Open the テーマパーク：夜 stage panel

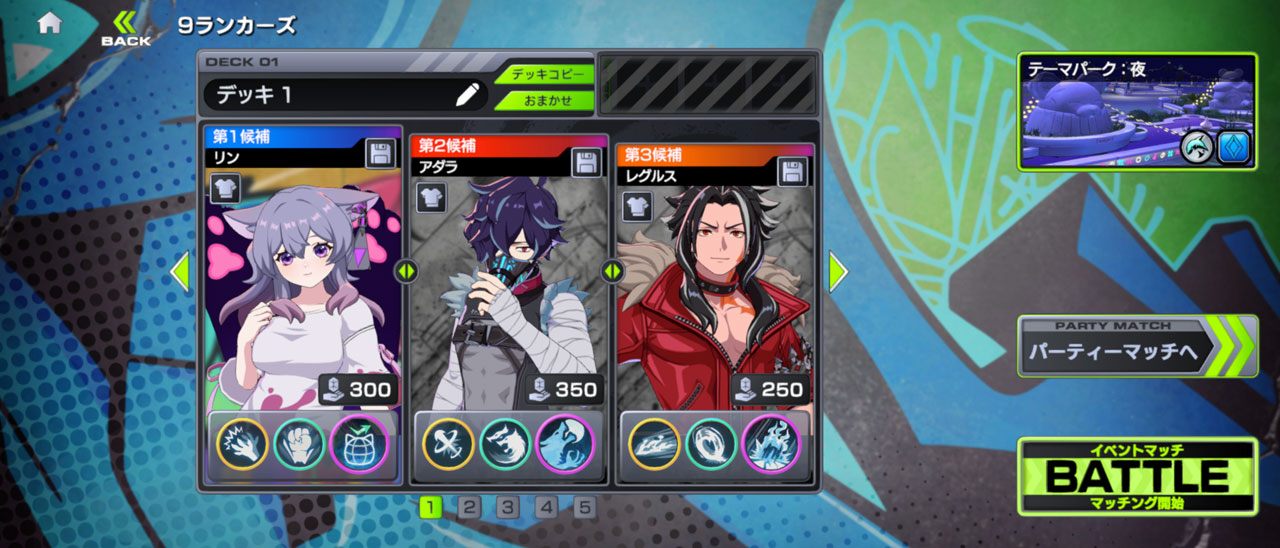[1137, 111]
